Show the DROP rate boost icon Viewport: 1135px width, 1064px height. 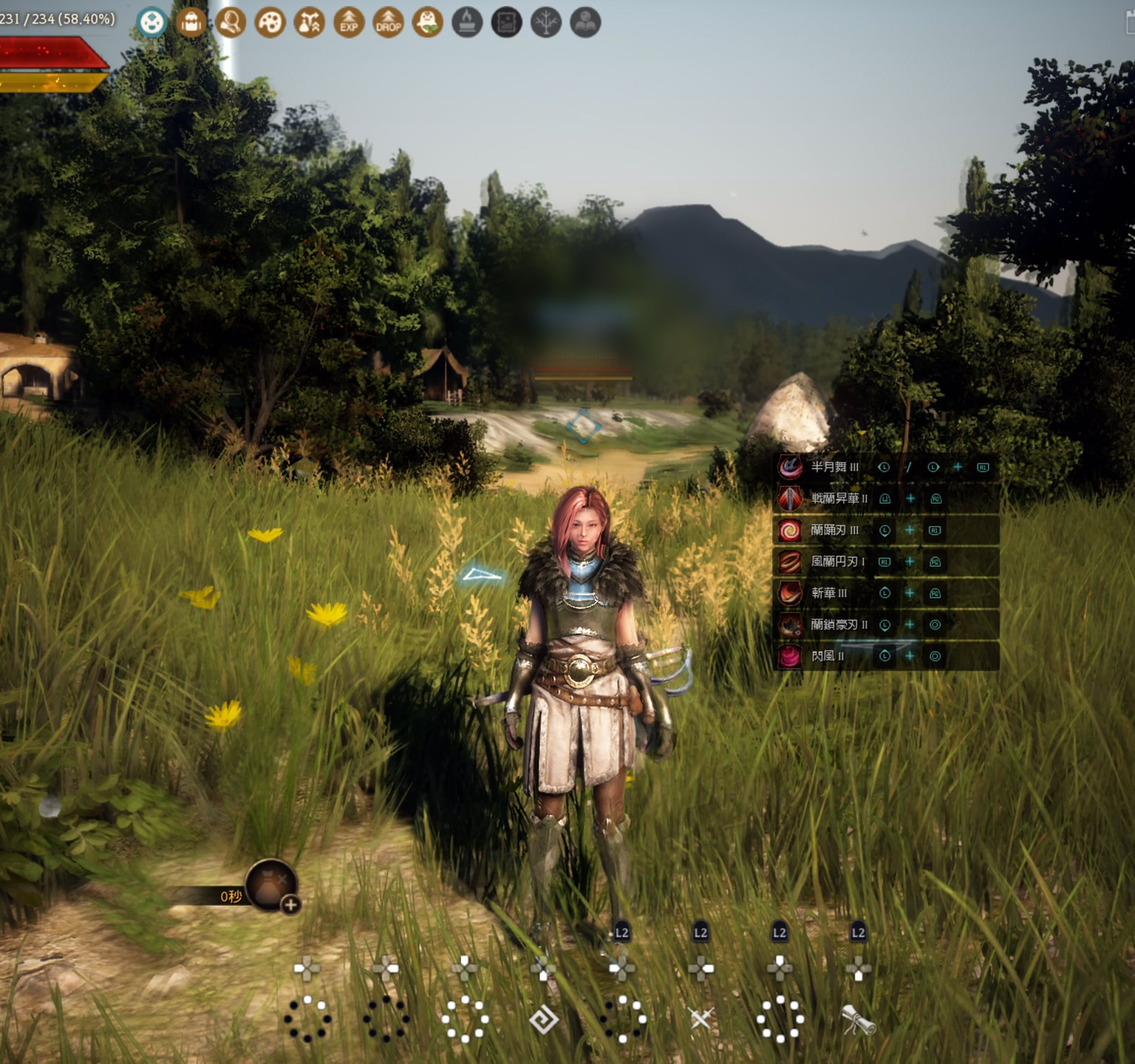click(x=388, y=22)
